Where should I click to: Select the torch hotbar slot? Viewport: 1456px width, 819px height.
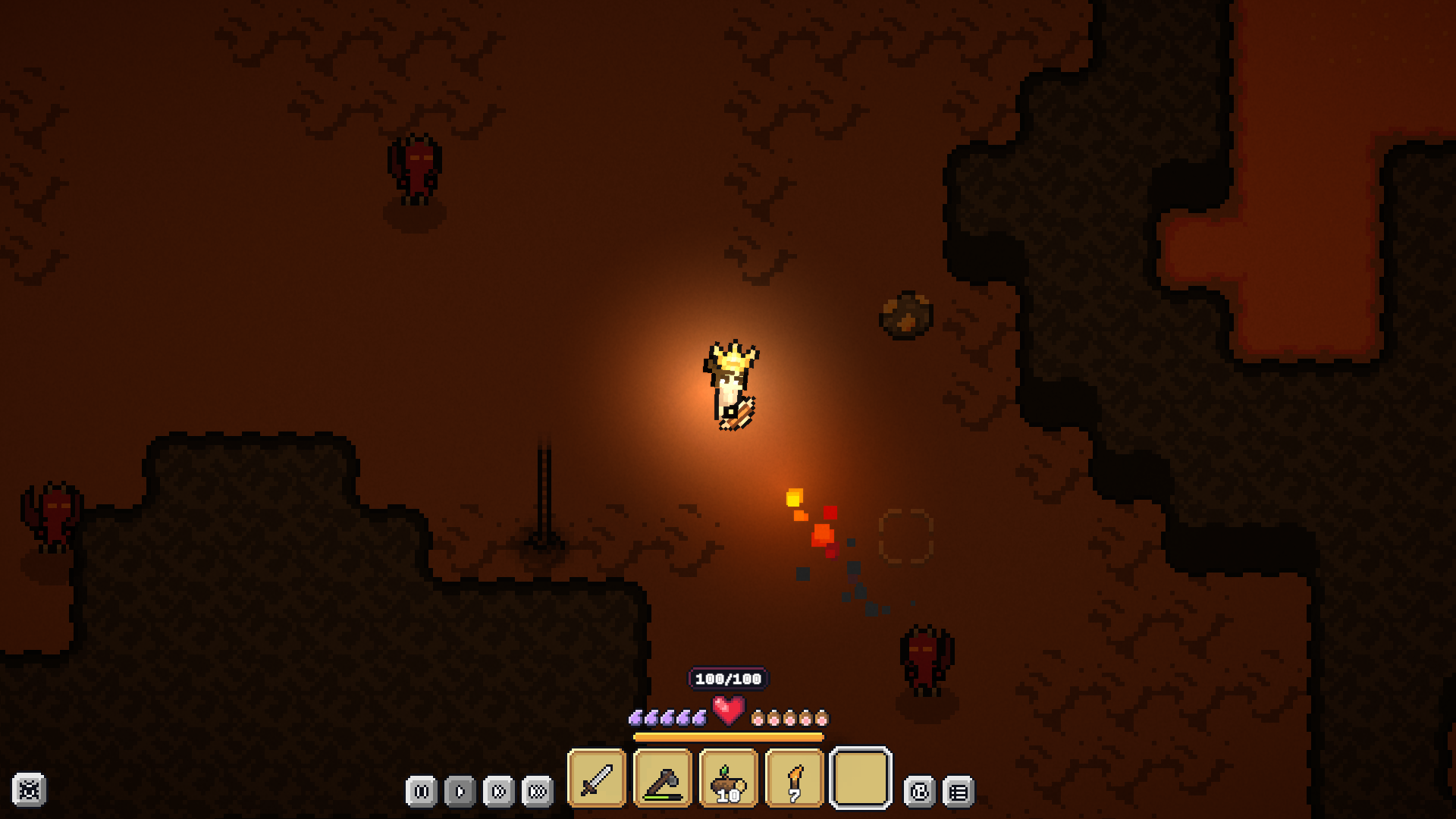tap(795, 779)
